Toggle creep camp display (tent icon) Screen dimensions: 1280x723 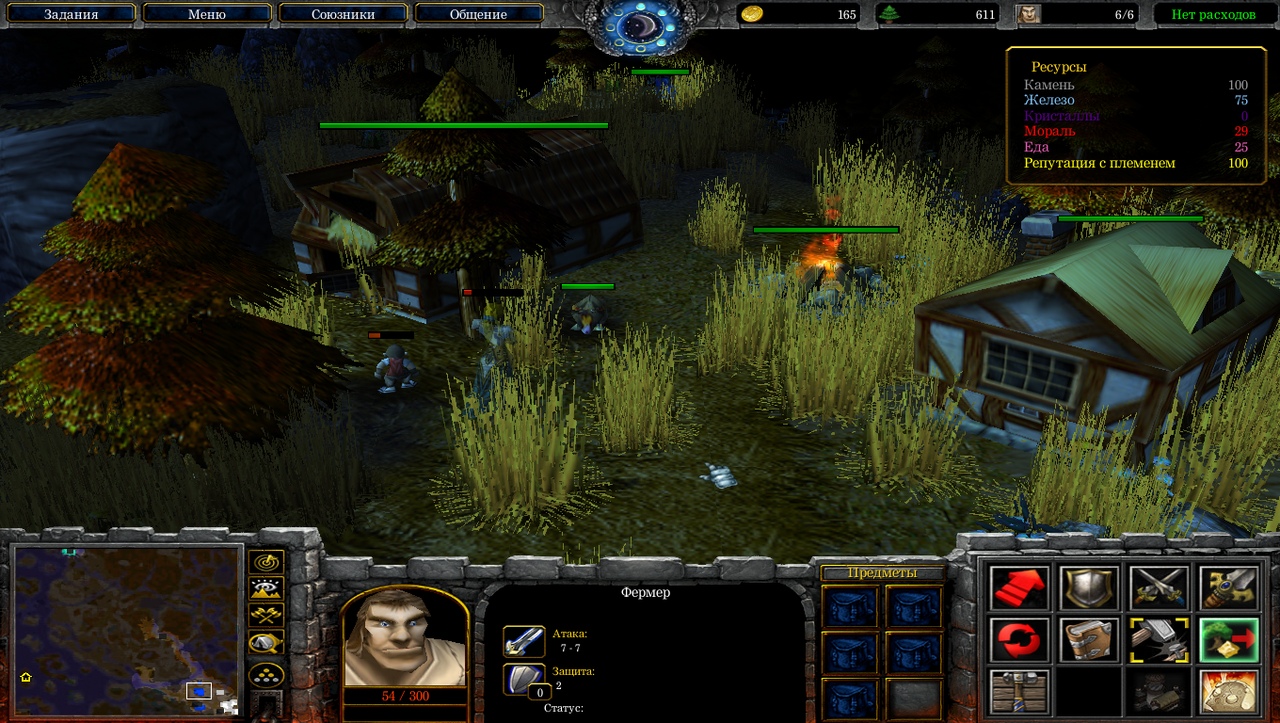pyautogui.click(x=266, y=643)
